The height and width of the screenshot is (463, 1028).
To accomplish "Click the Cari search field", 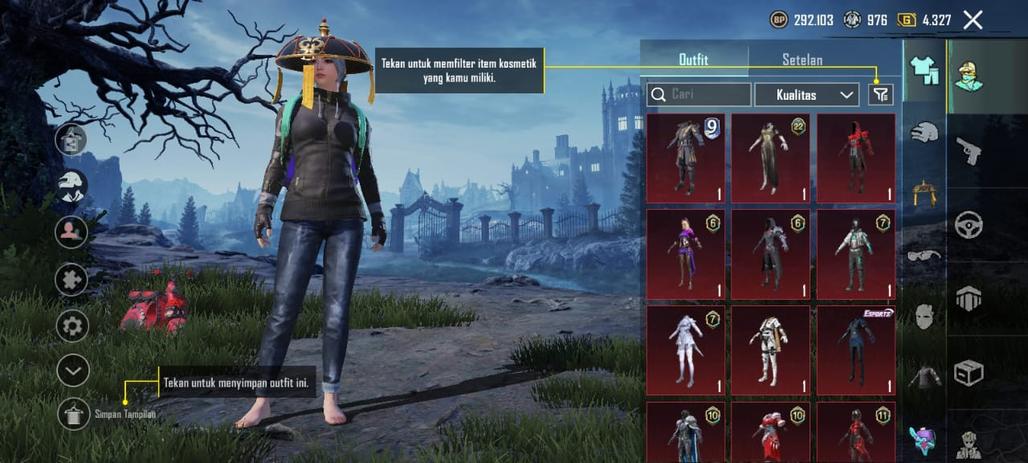I will pyautogui.click(x=699, y=95).
